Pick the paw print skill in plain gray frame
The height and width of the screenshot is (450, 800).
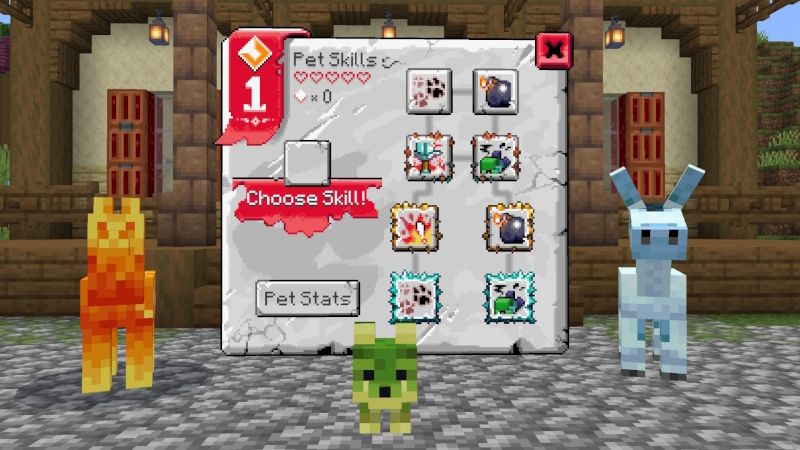click(429, 87)
